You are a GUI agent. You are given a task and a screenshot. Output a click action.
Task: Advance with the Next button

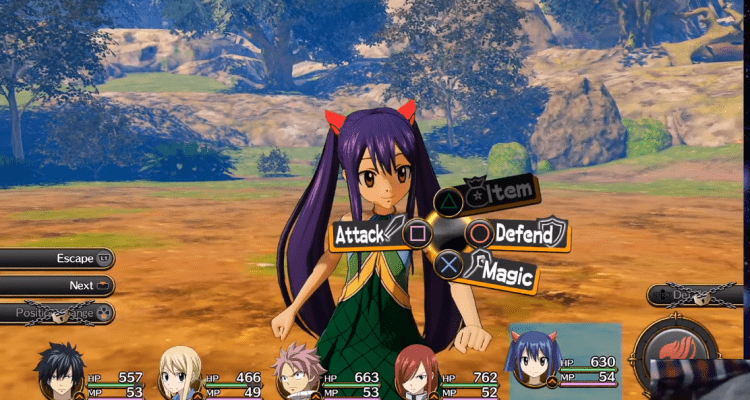click(57, 286)
